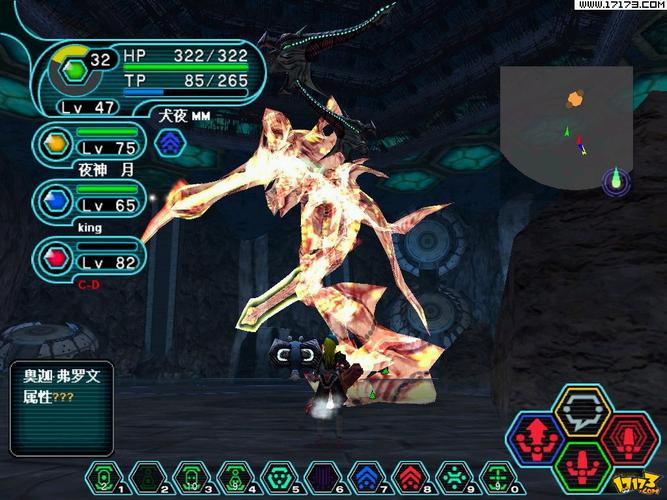Use quick slot 2 dimmed item

click(x=148, y=477)
